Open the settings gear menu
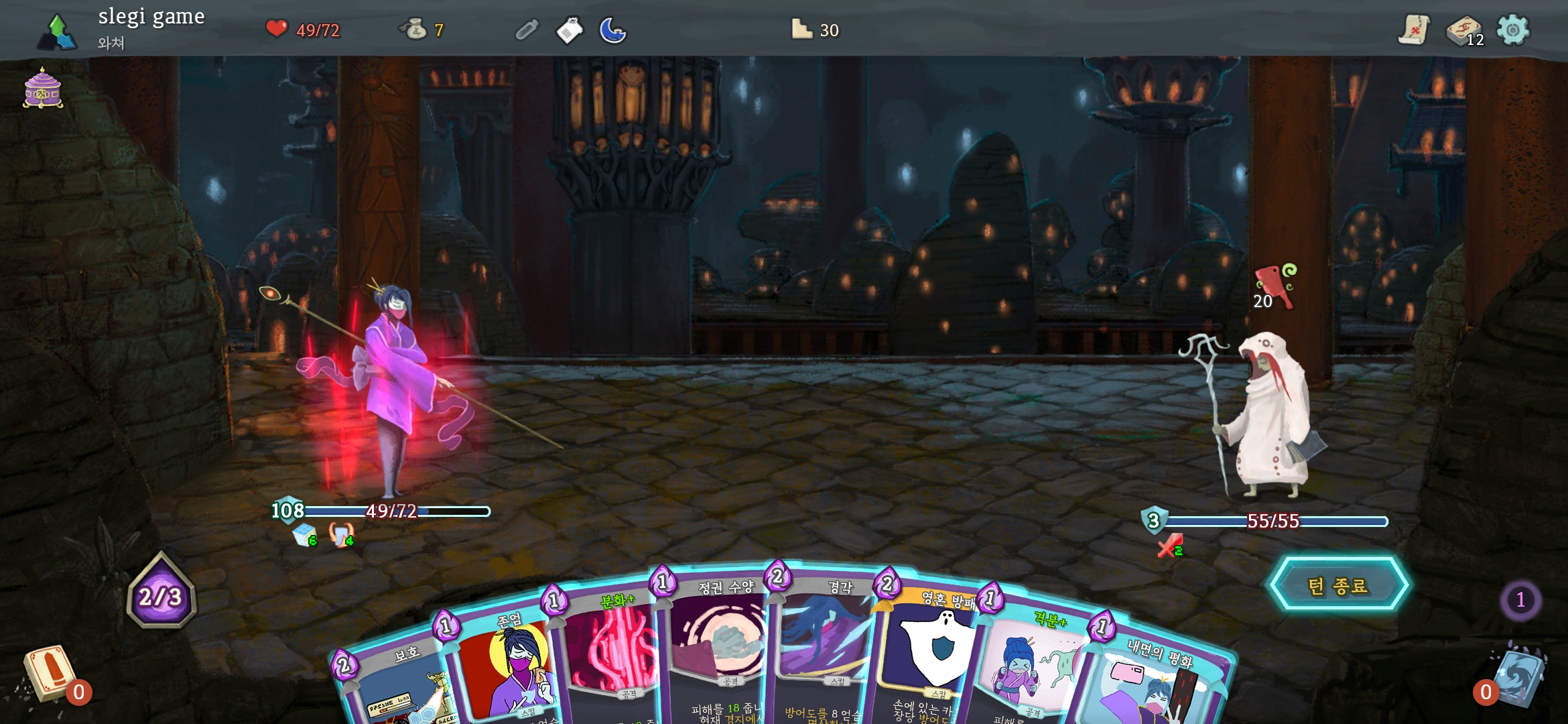Image resolution: width=1568 pixels, height=724 pixels. [1513, 29]
